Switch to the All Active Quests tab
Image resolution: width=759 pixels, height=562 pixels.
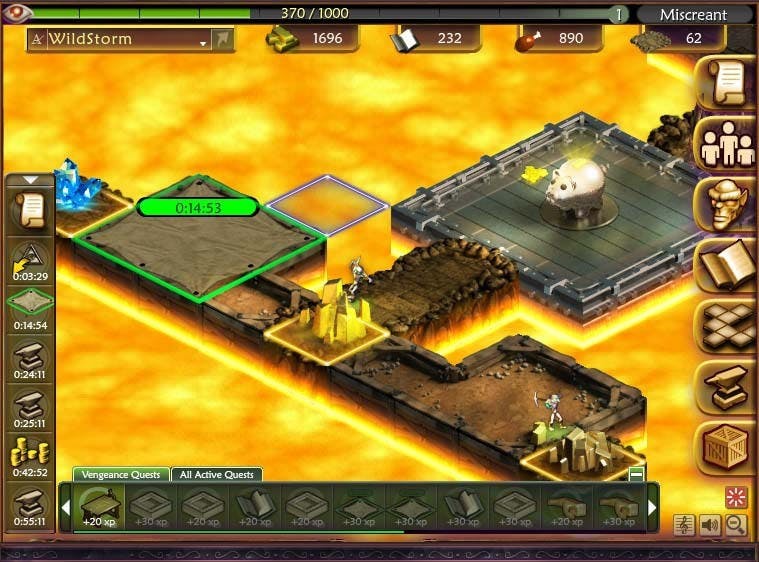tap(217, 475)
